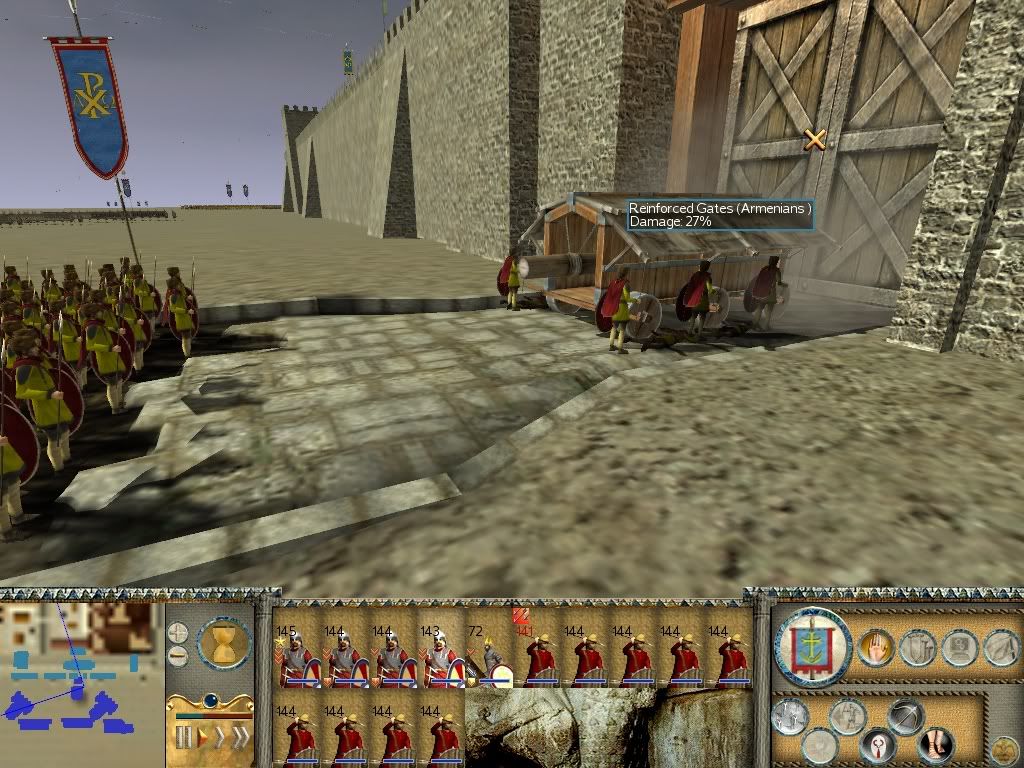This screenshot has height=768, width=1024.
Task: Zoom in the minimap with plus button
Action: 178,633
